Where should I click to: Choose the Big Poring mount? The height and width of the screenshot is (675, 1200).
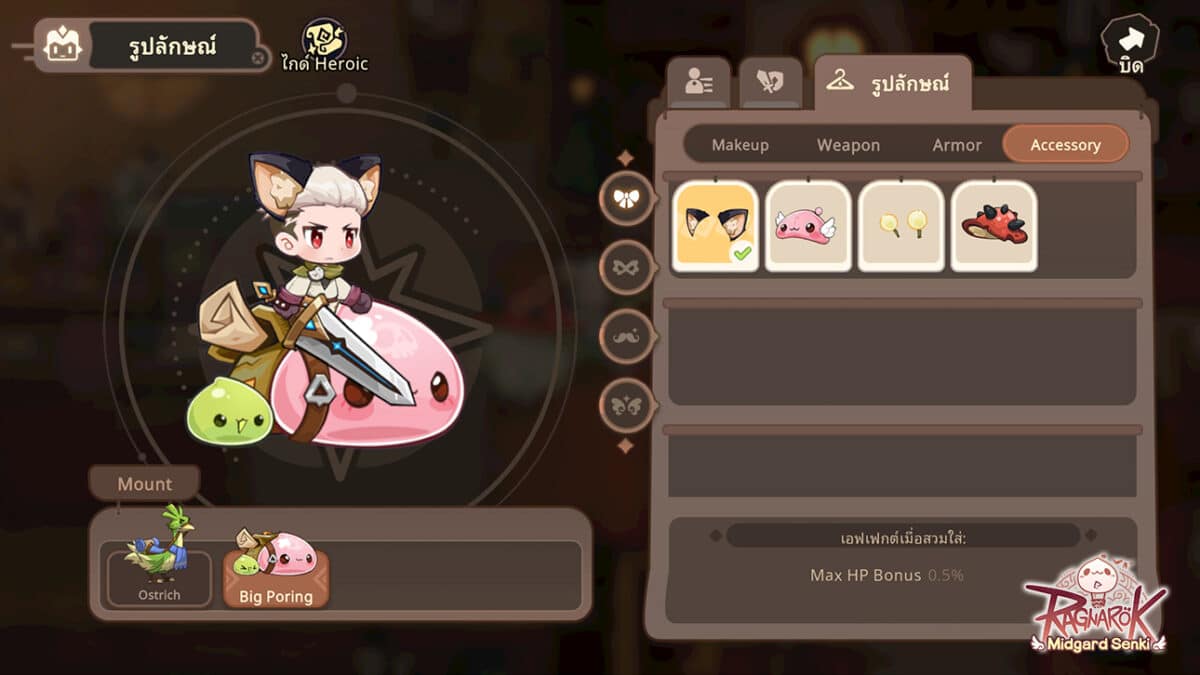275,570
